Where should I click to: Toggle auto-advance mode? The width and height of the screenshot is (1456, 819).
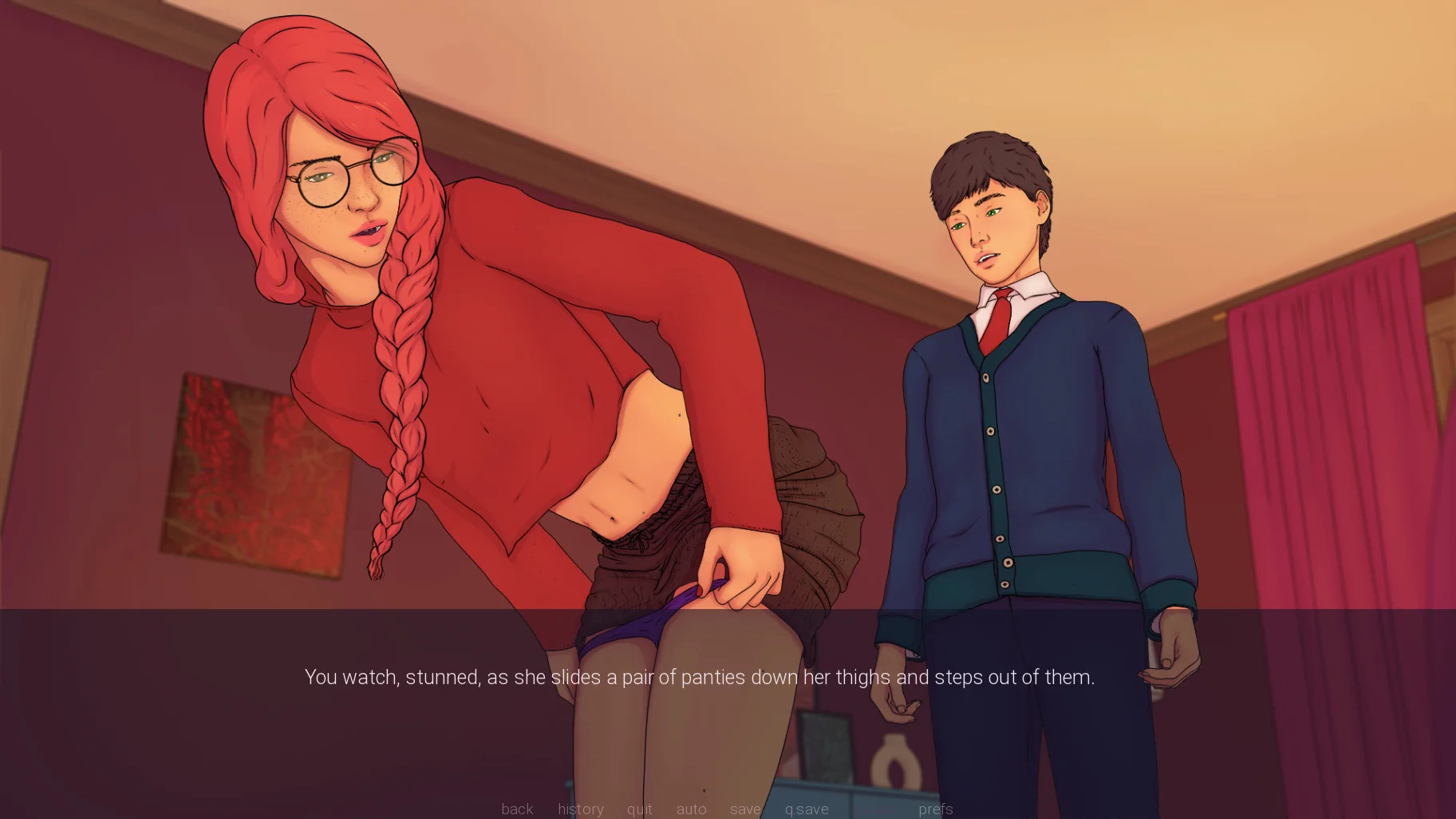coord(691,809)
